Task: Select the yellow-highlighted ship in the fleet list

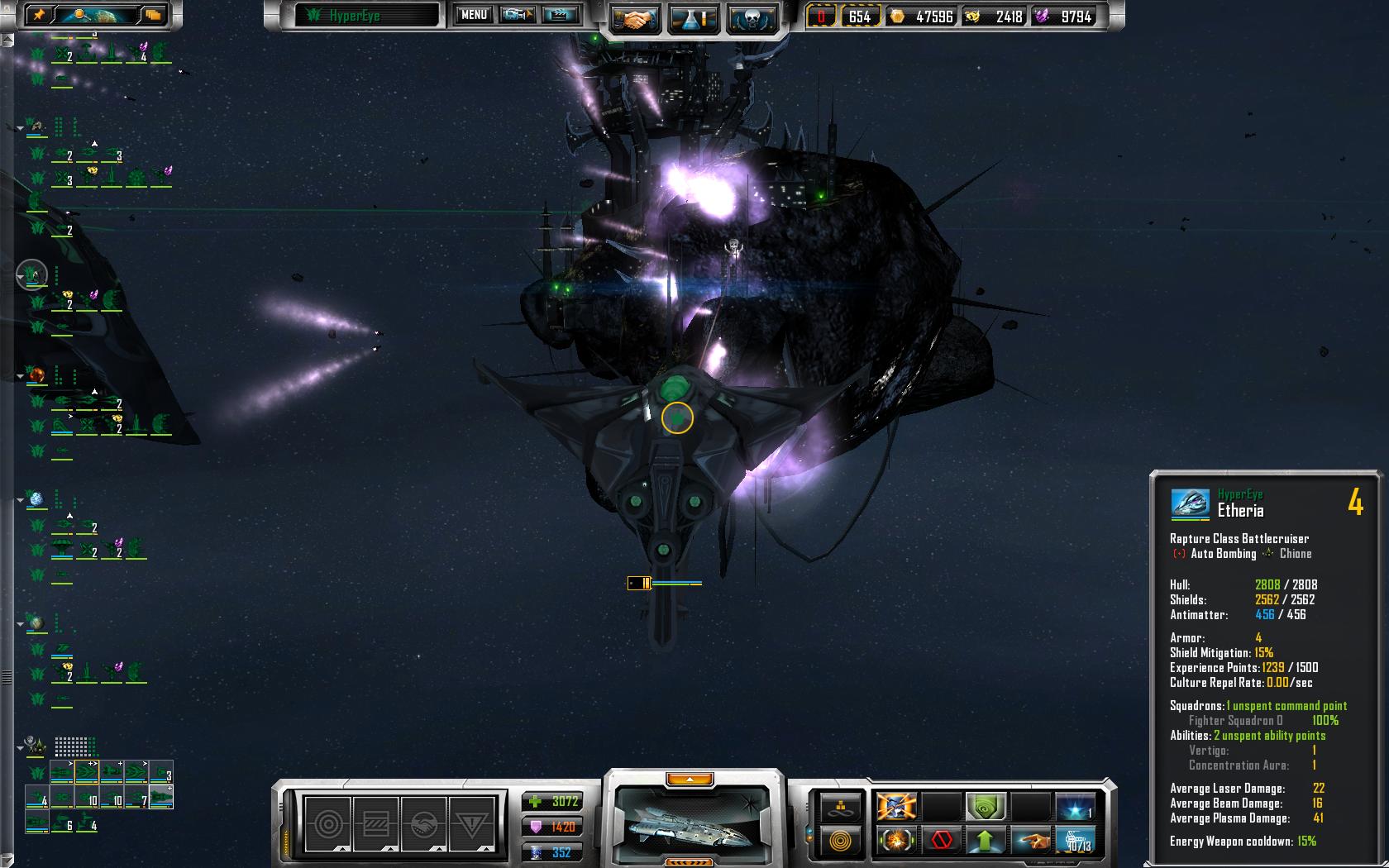Action: pyautogui.click(x=87, y=773)
